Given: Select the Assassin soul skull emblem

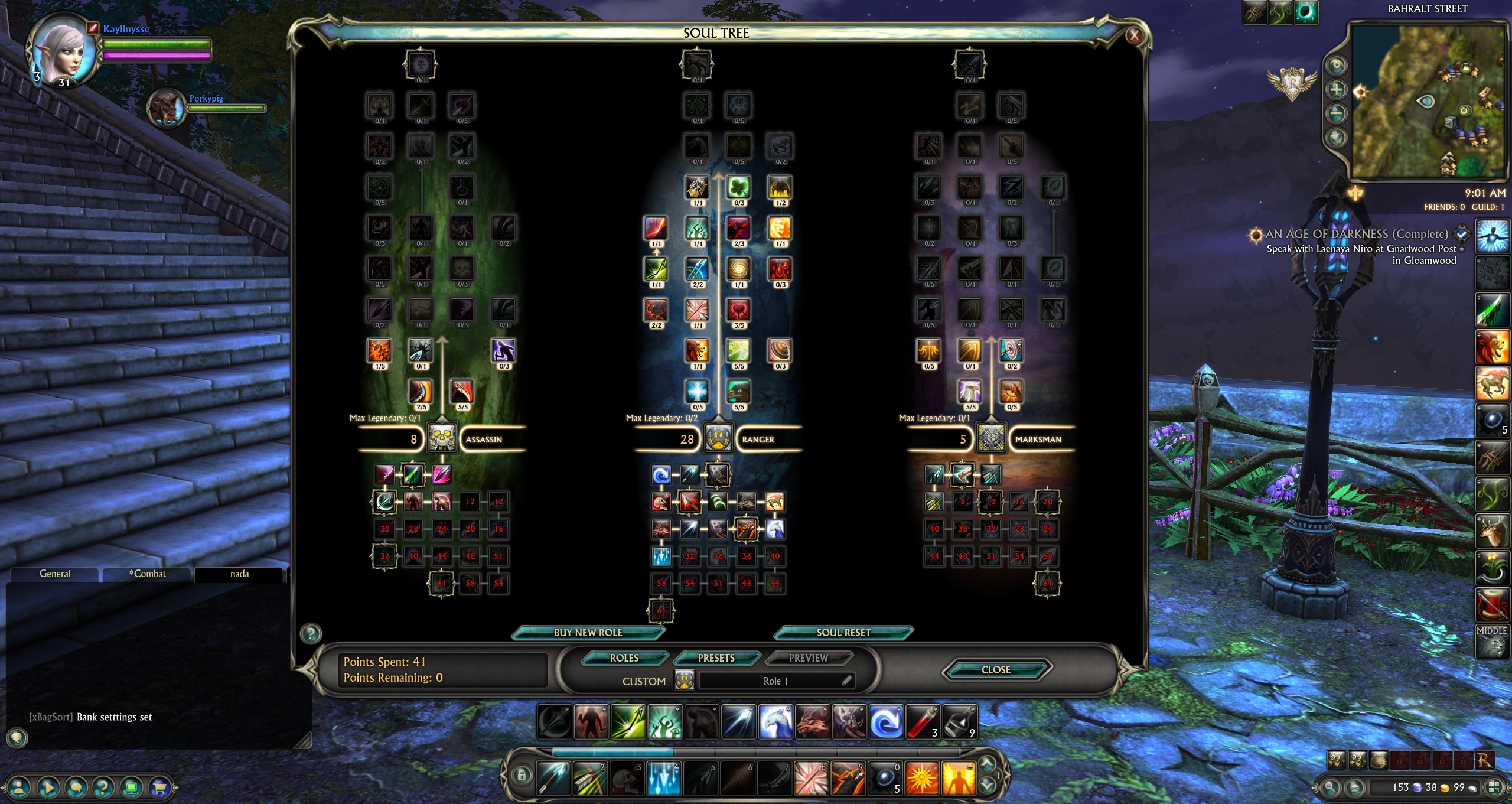Looking at the screenshot, I should (442, 438).
